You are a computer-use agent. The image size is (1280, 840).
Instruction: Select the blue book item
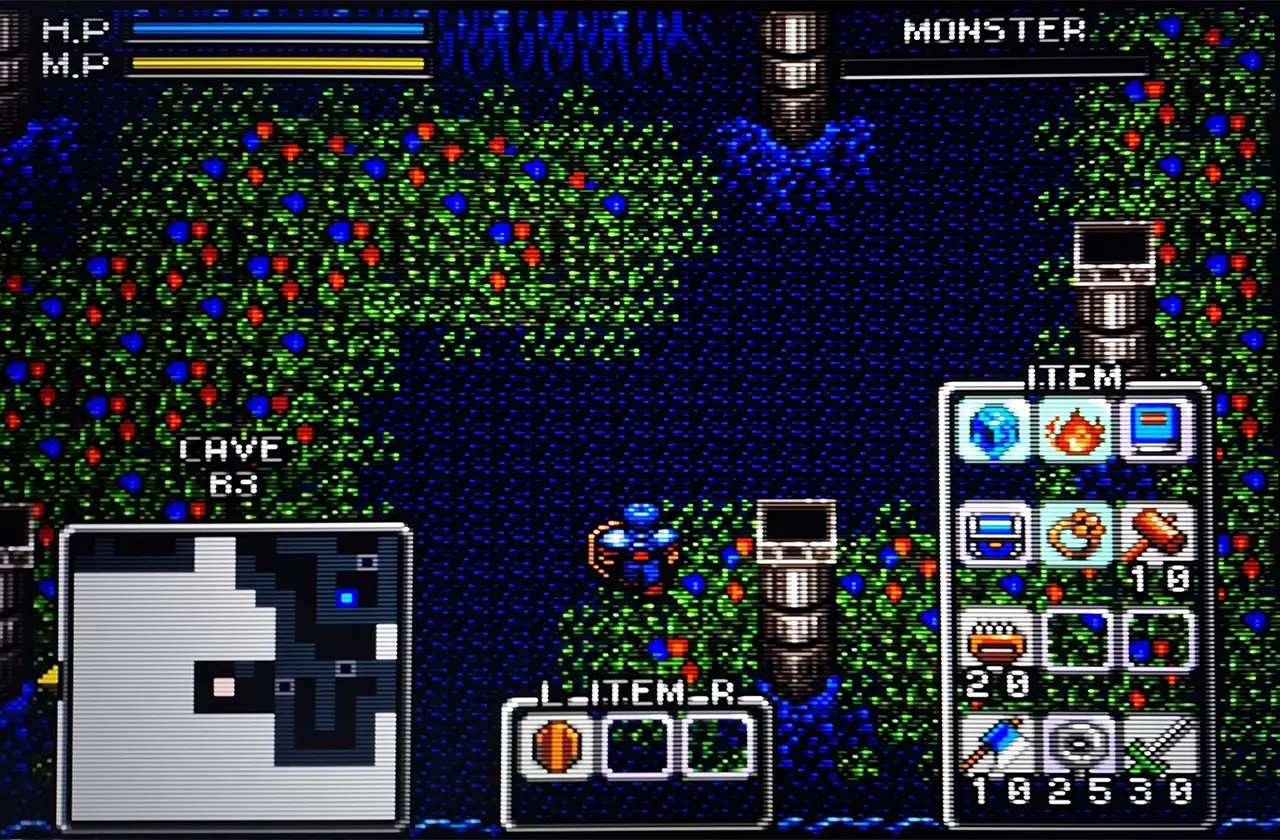tap(1157, 428)
